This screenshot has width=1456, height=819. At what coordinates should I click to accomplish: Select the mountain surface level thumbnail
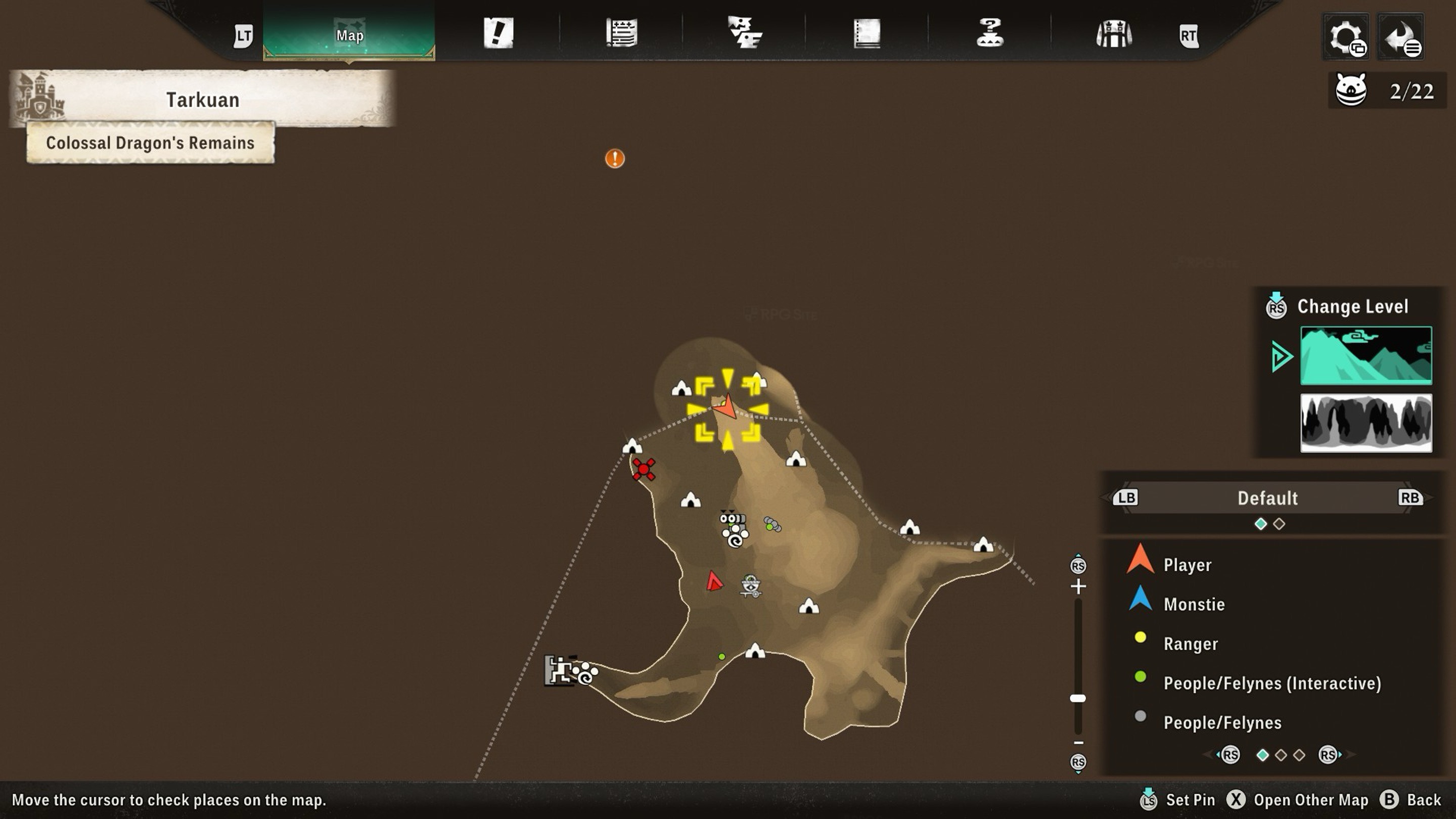coord(1366,355)
